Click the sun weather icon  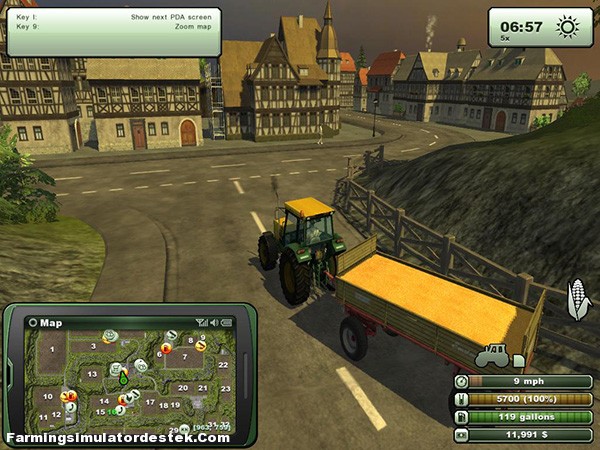tap(569, 27)
